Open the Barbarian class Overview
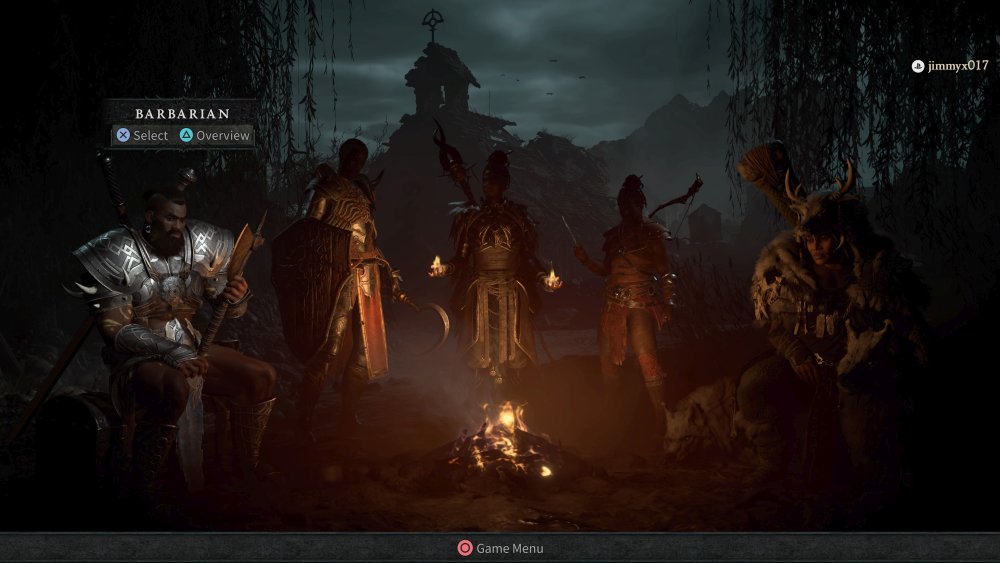 click(214, 135)
